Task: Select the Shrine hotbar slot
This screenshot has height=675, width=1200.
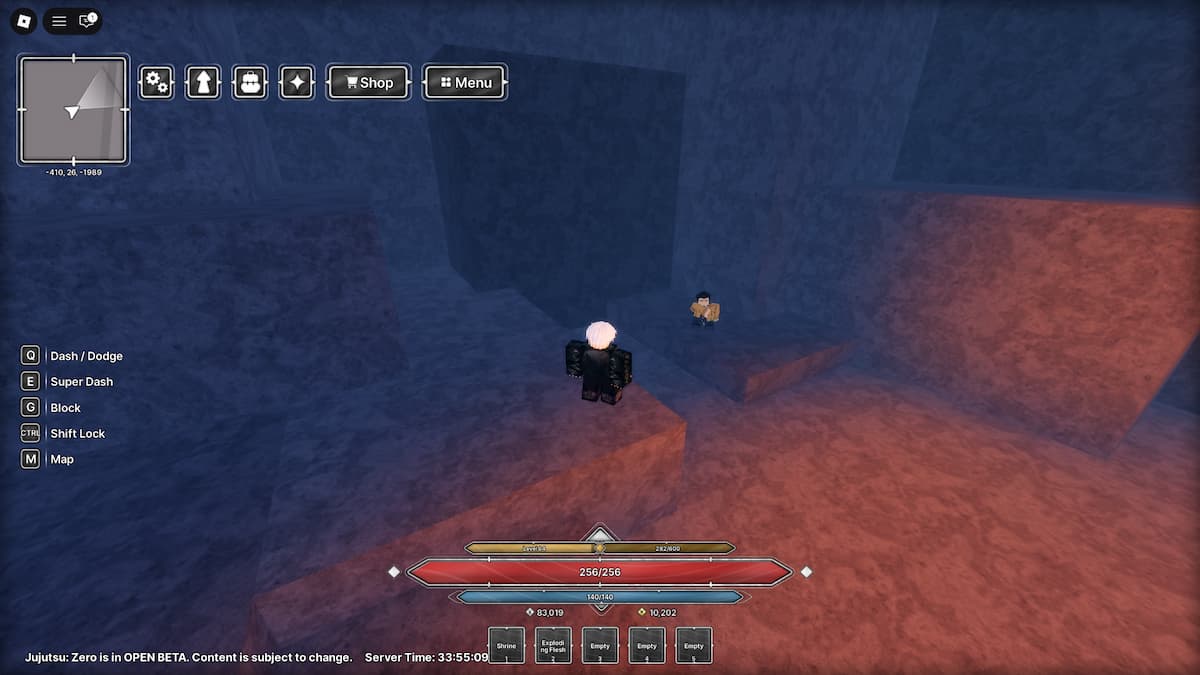Action: (x=507, y=645)
